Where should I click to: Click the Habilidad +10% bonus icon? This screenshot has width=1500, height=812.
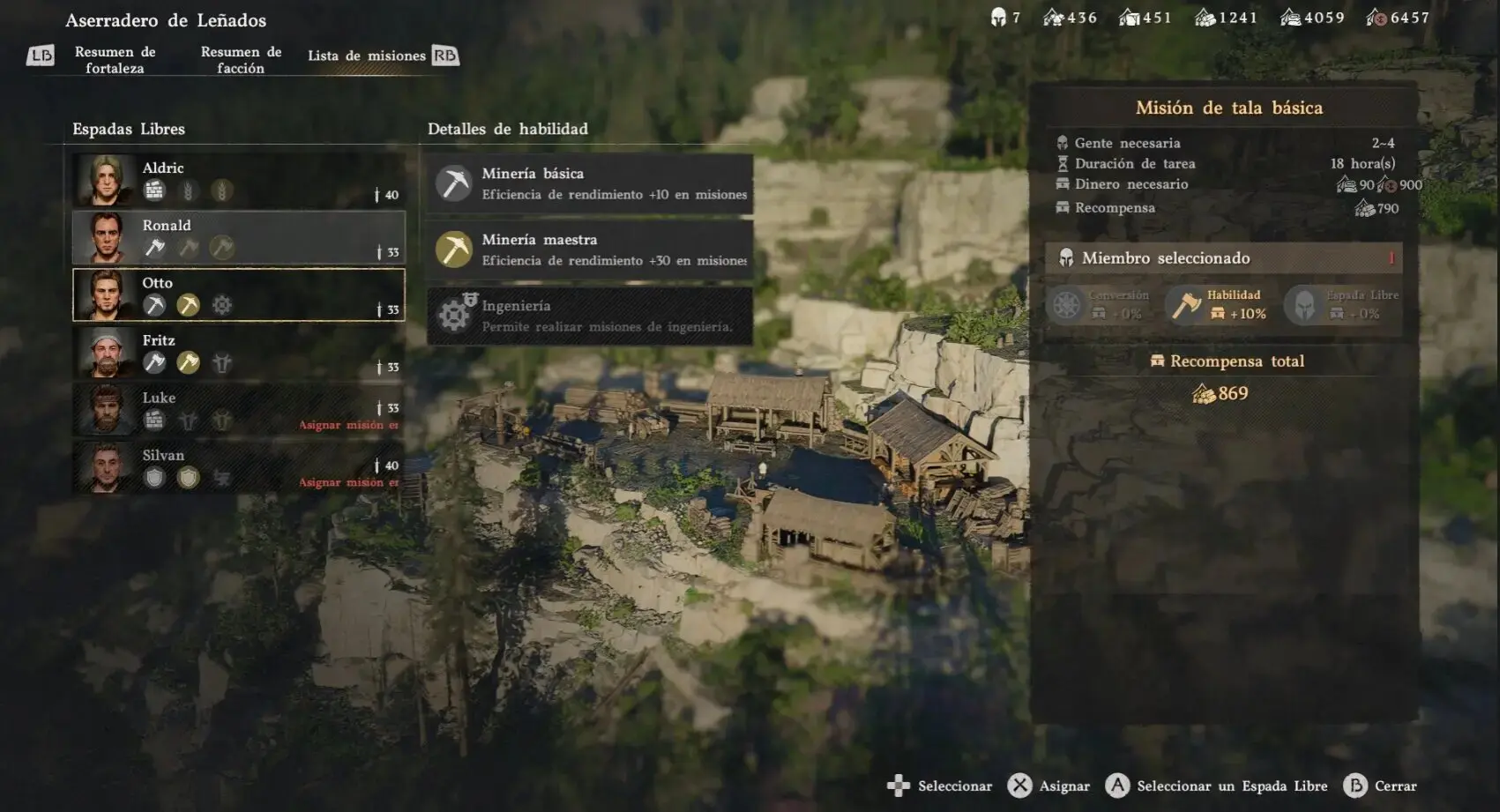coord(1187,305)
